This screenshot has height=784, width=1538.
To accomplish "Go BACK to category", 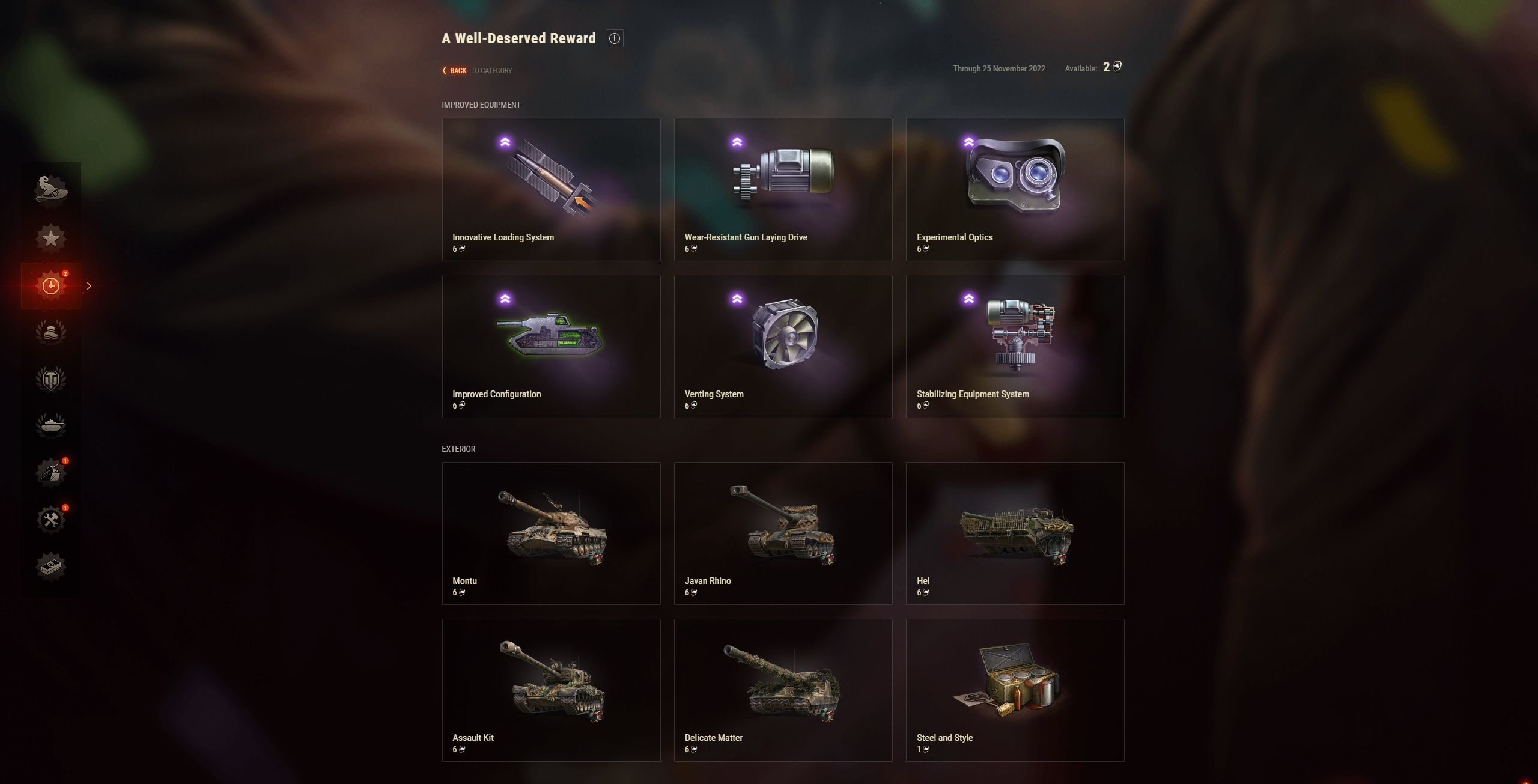I will pos(457,70).
